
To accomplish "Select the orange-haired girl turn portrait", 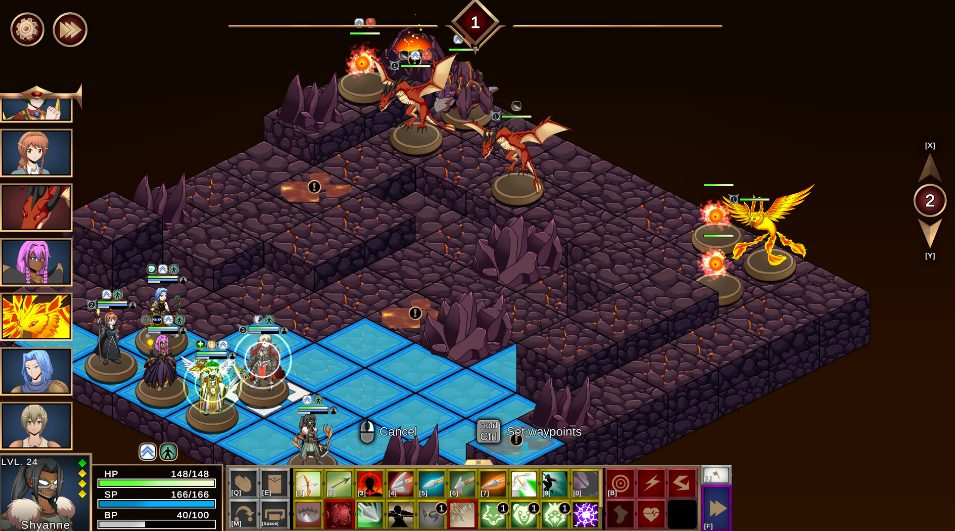I will (36, 153).
